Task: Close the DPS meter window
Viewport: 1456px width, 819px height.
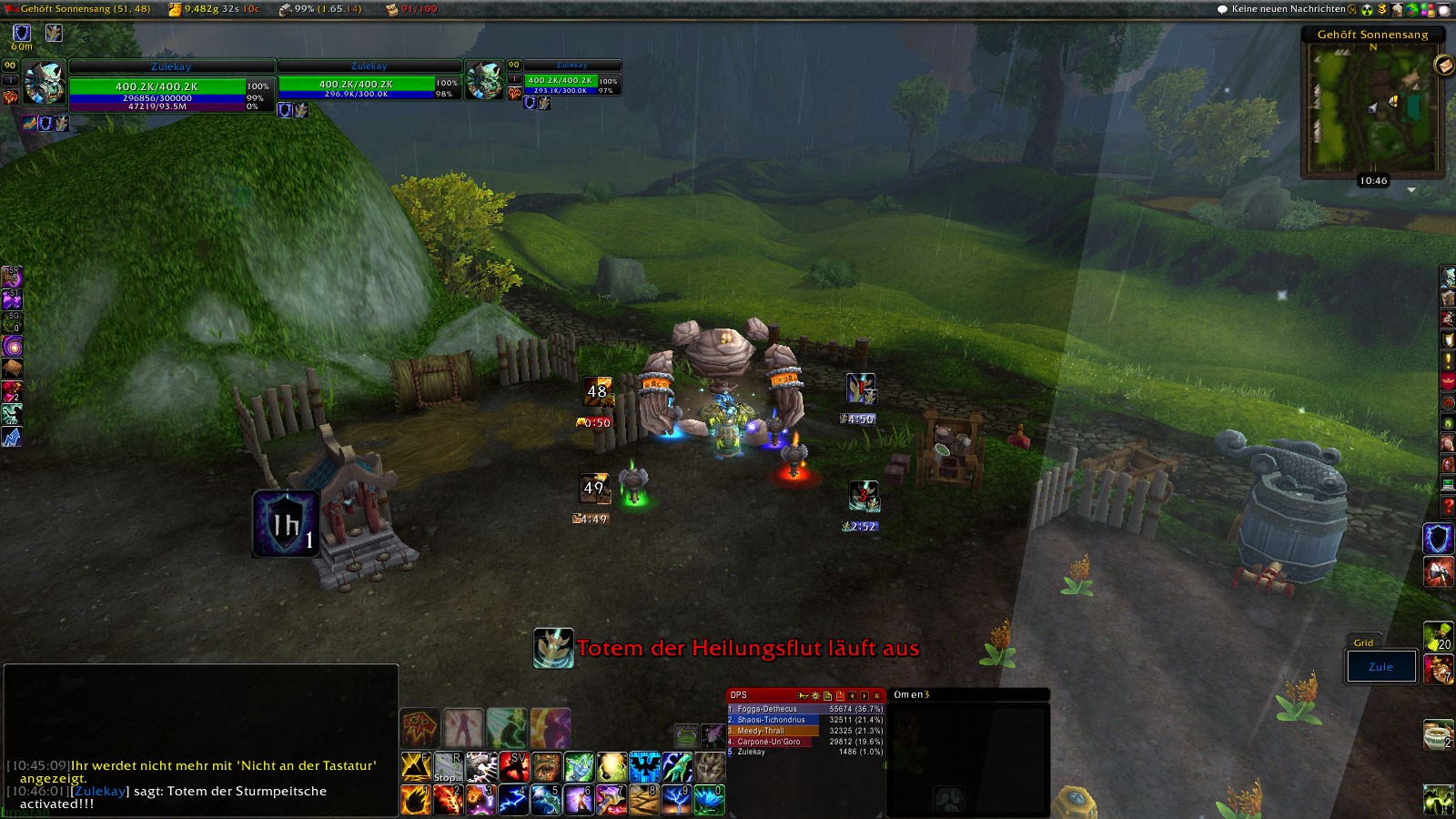Action: pyautogui.click(x=876, y=695)
